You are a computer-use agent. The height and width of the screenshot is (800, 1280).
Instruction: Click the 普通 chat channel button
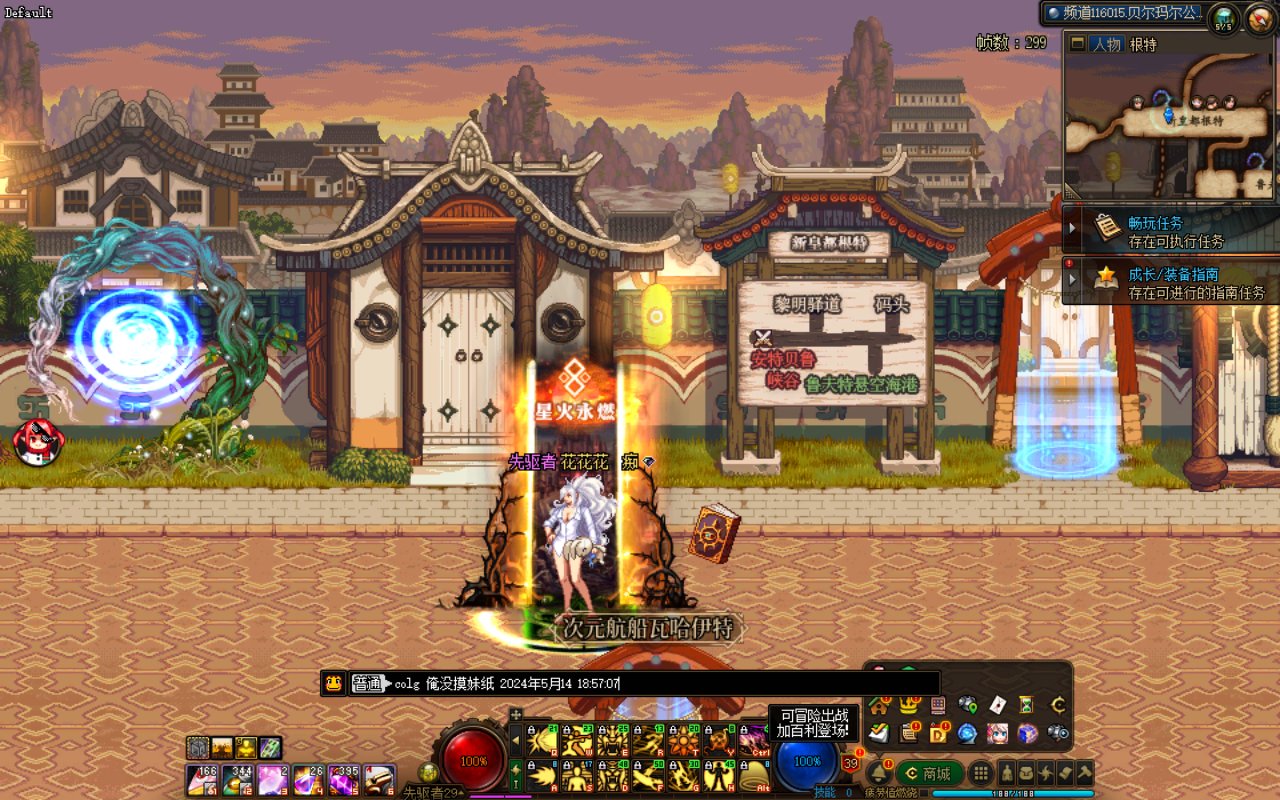[x=368, y=684]
